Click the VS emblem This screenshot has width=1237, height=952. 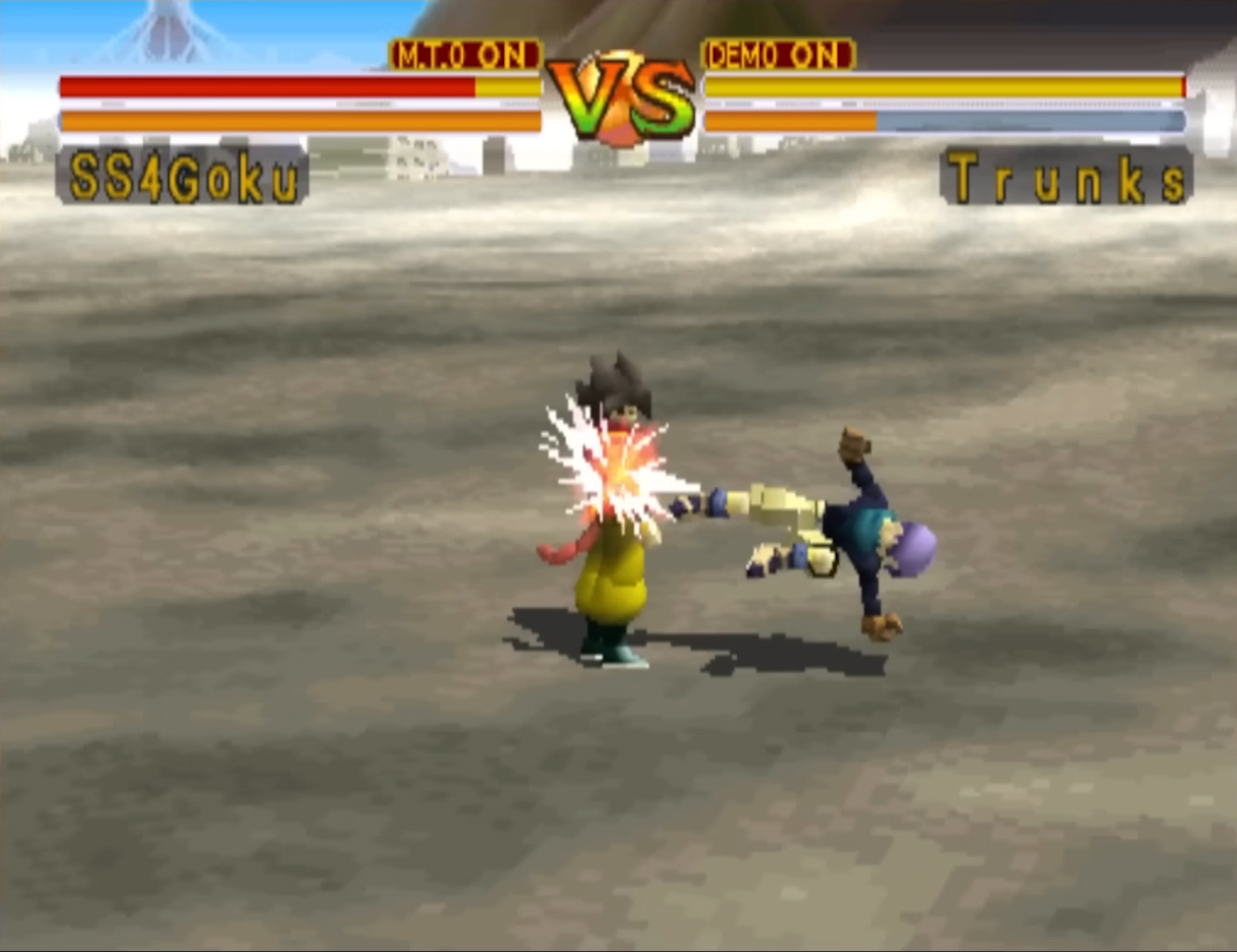tap(621, 99)
